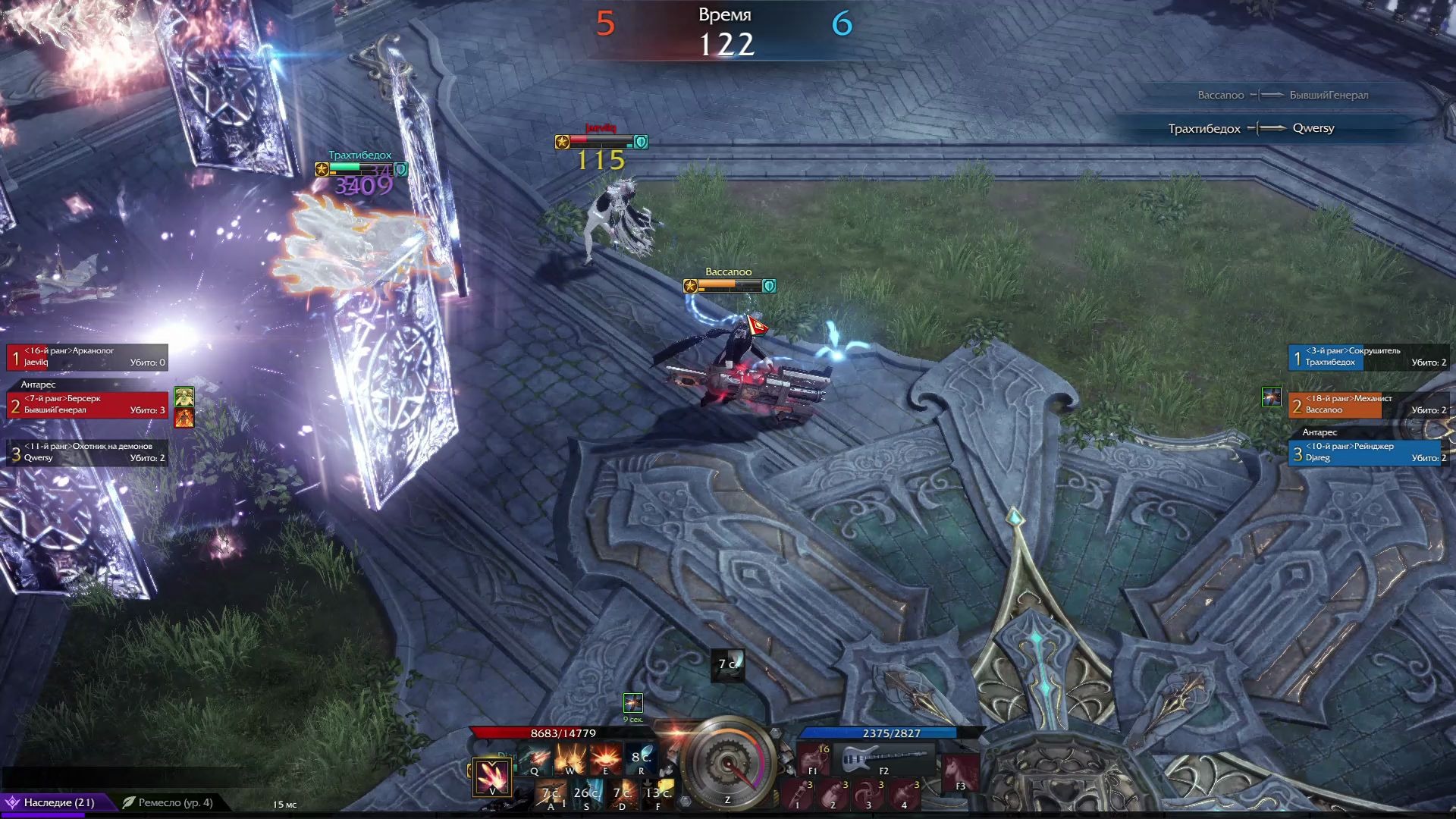Activate the V awakening skill icon

point(492,777)
